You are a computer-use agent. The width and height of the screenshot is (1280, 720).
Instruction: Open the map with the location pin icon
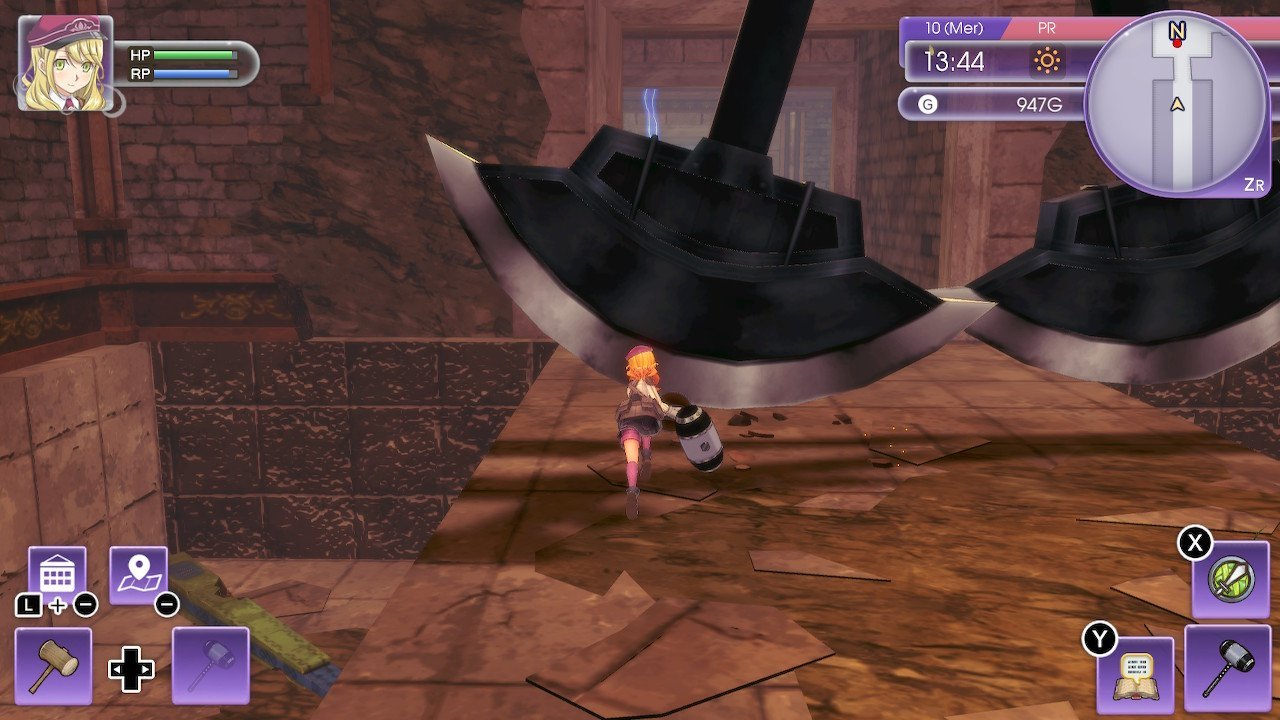pos(138,575)
